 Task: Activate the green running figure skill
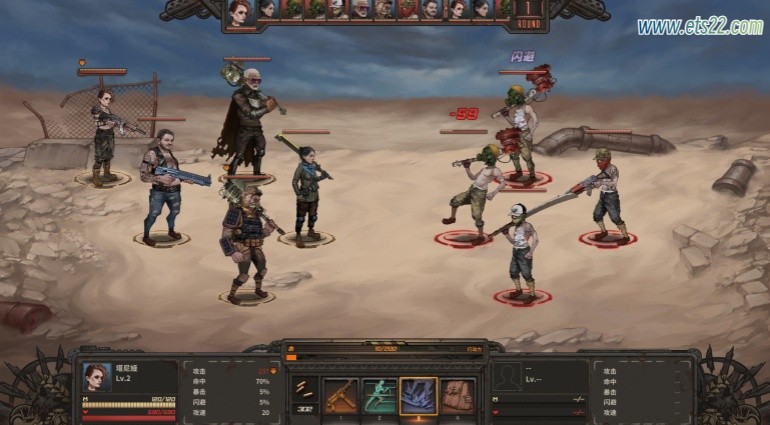click(379, 396)
